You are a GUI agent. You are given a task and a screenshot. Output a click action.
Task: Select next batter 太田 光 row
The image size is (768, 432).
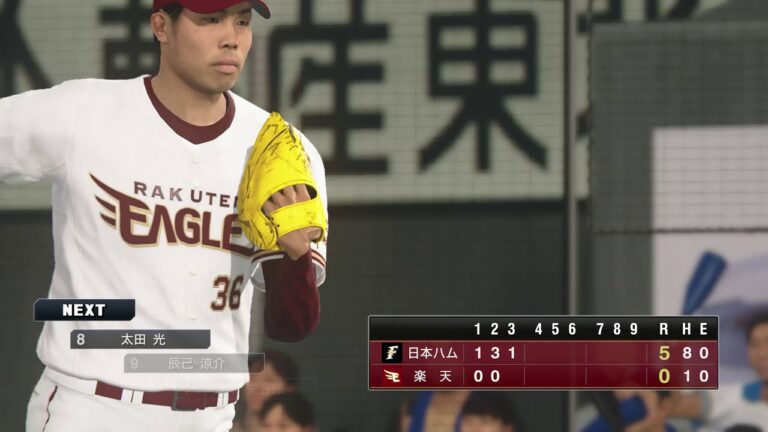coord(140,339)
